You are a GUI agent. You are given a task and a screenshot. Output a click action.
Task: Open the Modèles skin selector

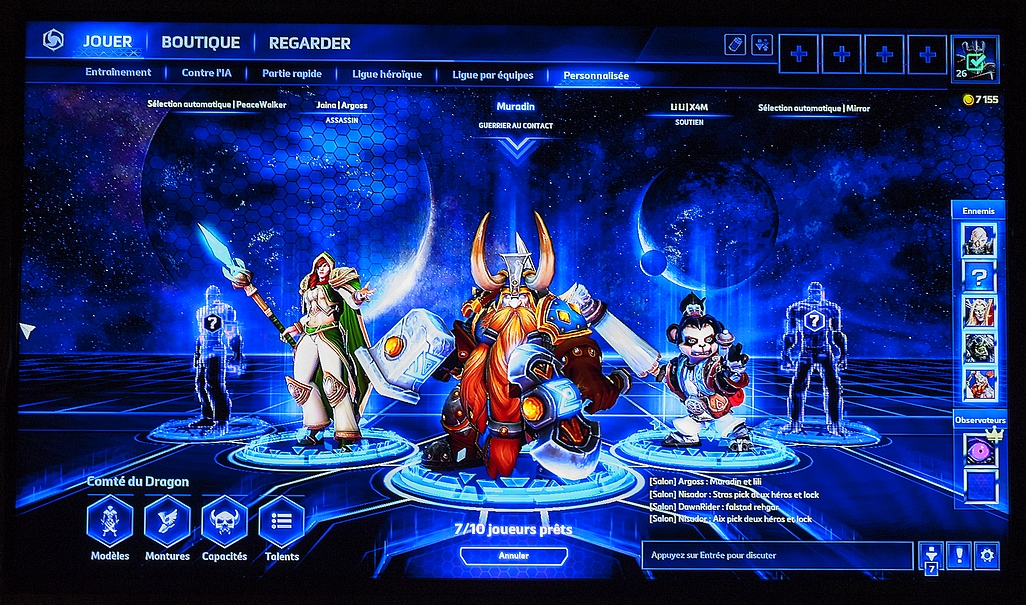click(x=110, y=522)
